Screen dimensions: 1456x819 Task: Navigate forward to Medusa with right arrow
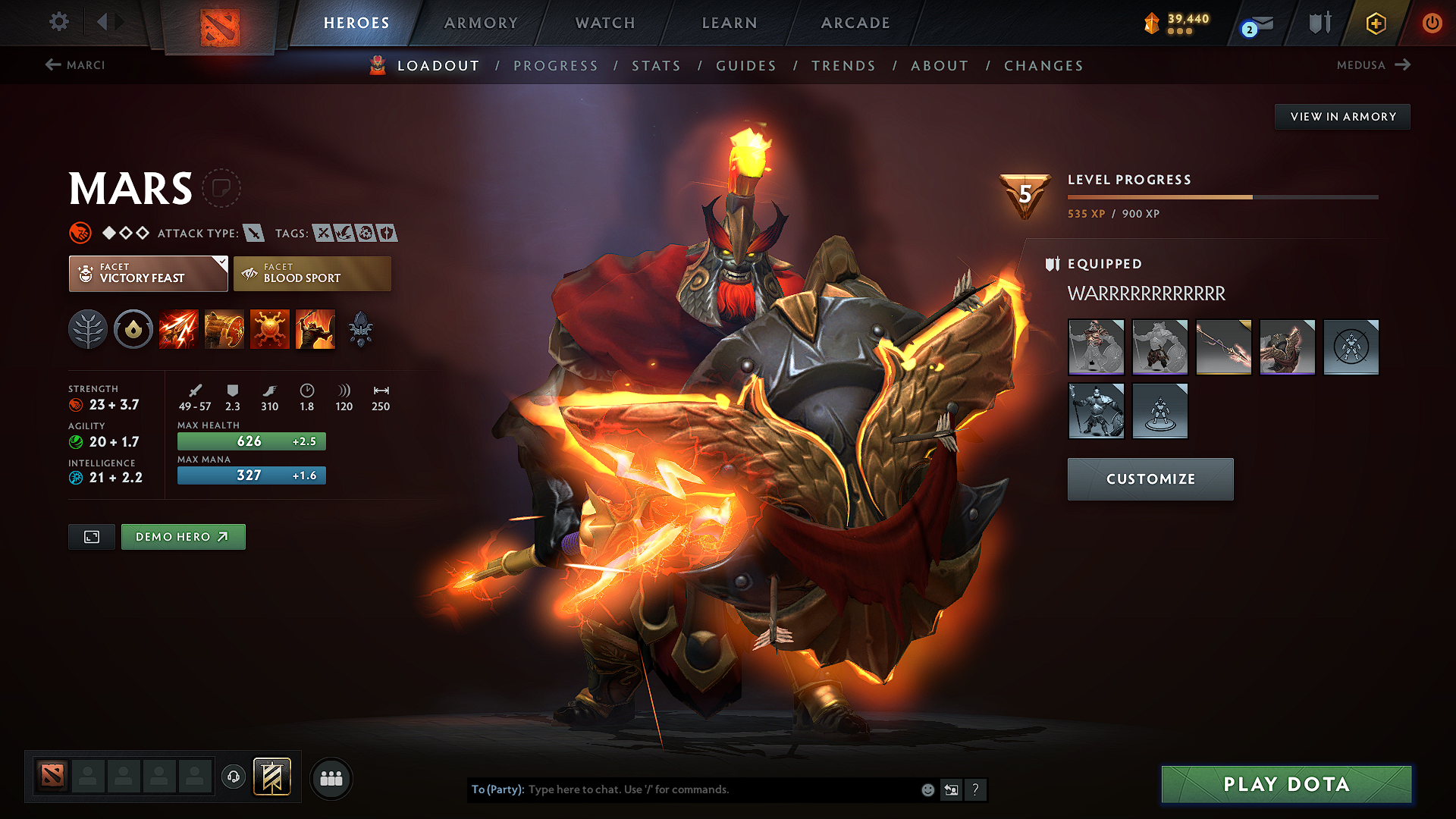(1404, 65)
